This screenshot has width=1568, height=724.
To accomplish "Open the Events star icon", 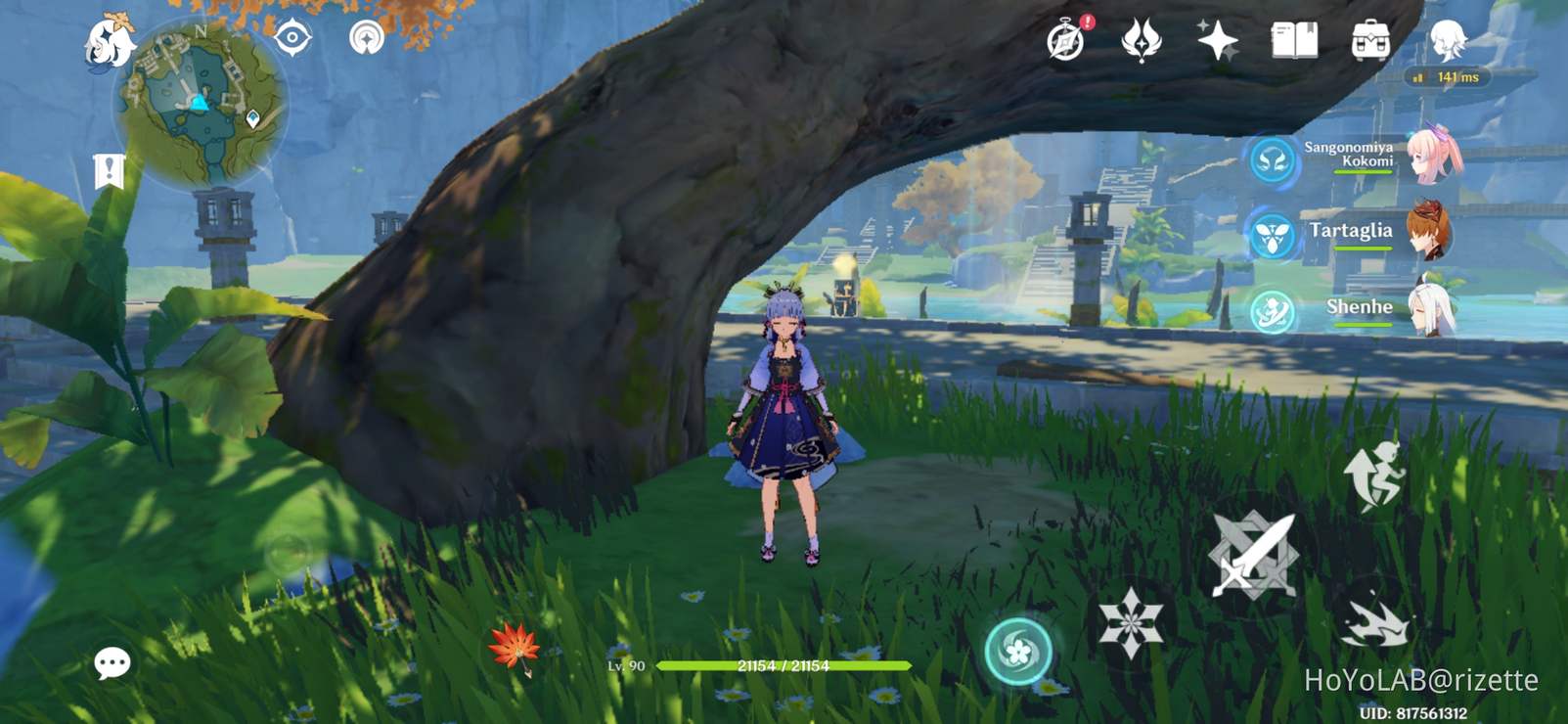I will coord(1216,41).
